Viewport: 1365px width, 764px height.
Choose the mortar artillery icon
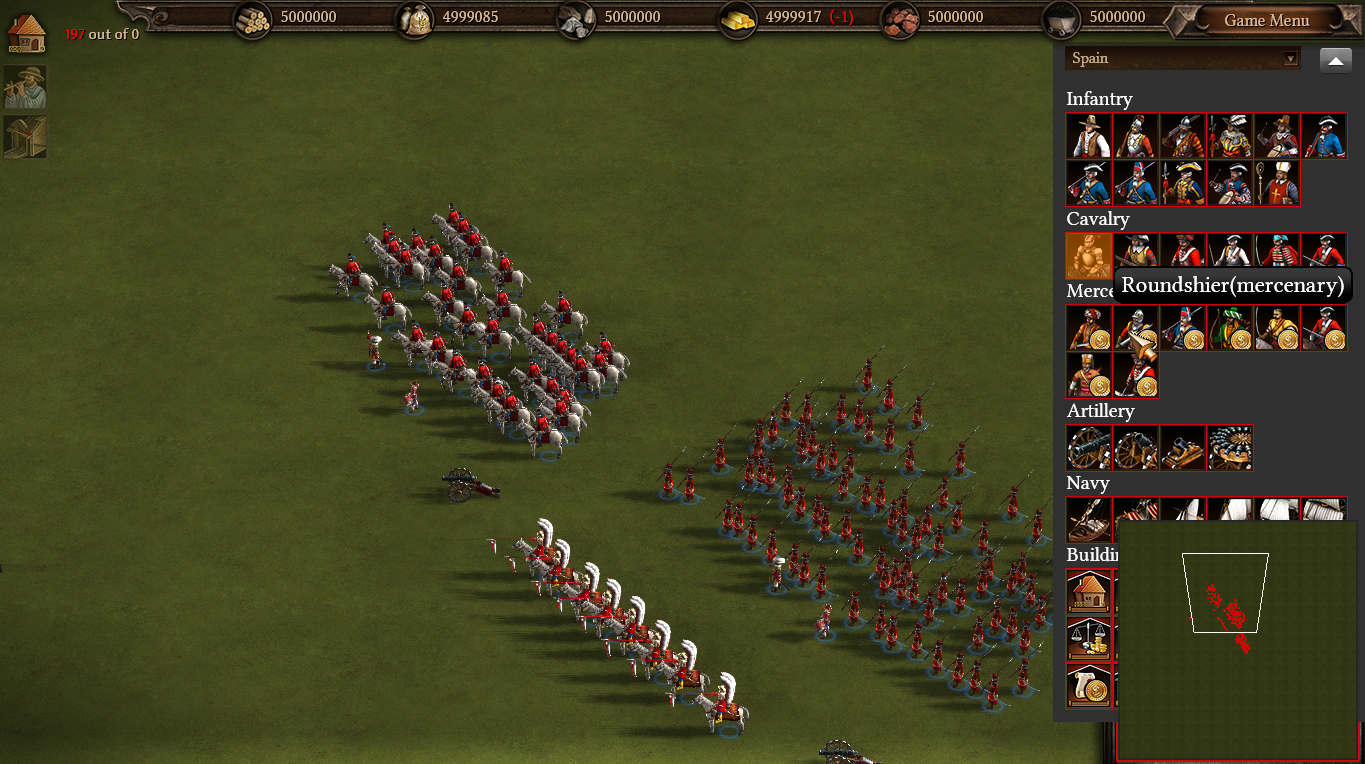pyautogui.click(x=1183, y=448)
